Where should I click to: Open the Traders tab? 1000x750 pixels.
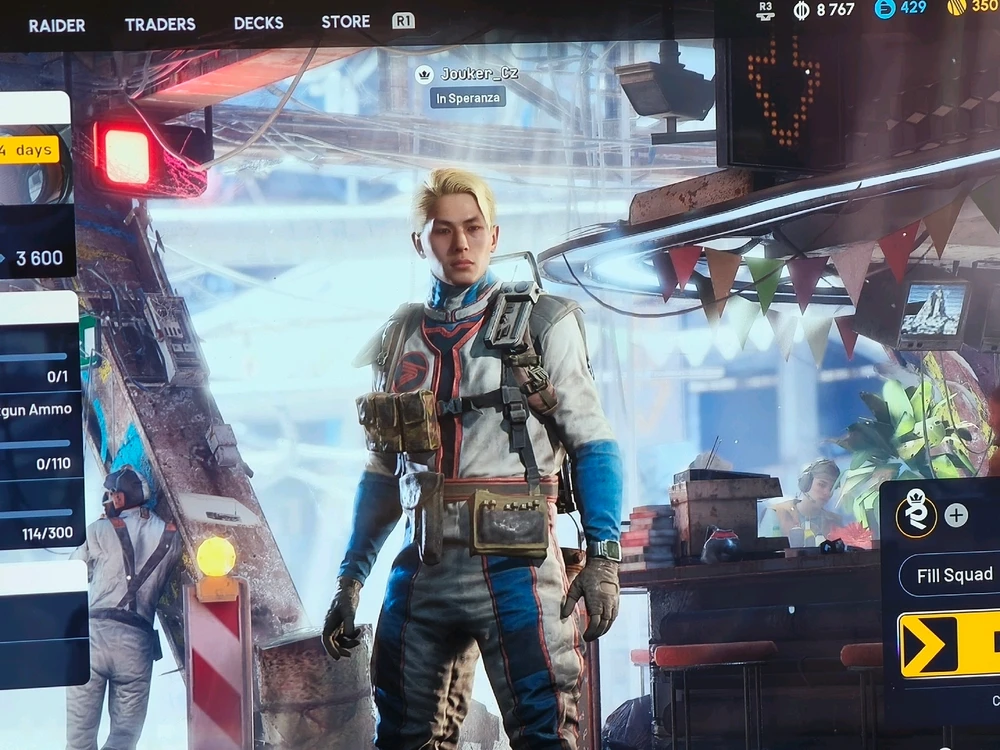click(160, 24)
